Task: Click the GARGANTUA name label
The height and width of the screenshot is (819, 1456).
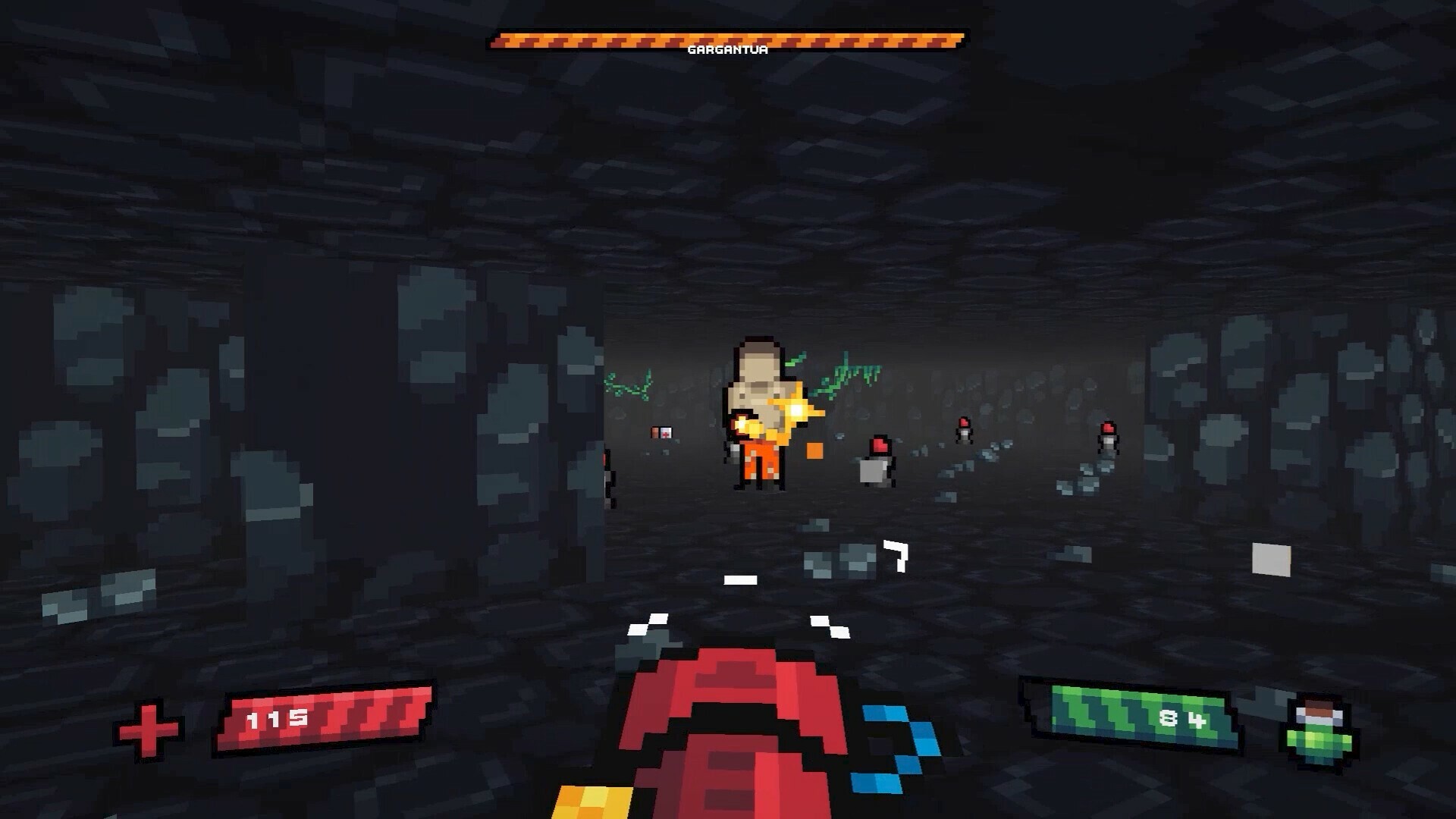Action: pyautogui.click(x=726, y=50)
